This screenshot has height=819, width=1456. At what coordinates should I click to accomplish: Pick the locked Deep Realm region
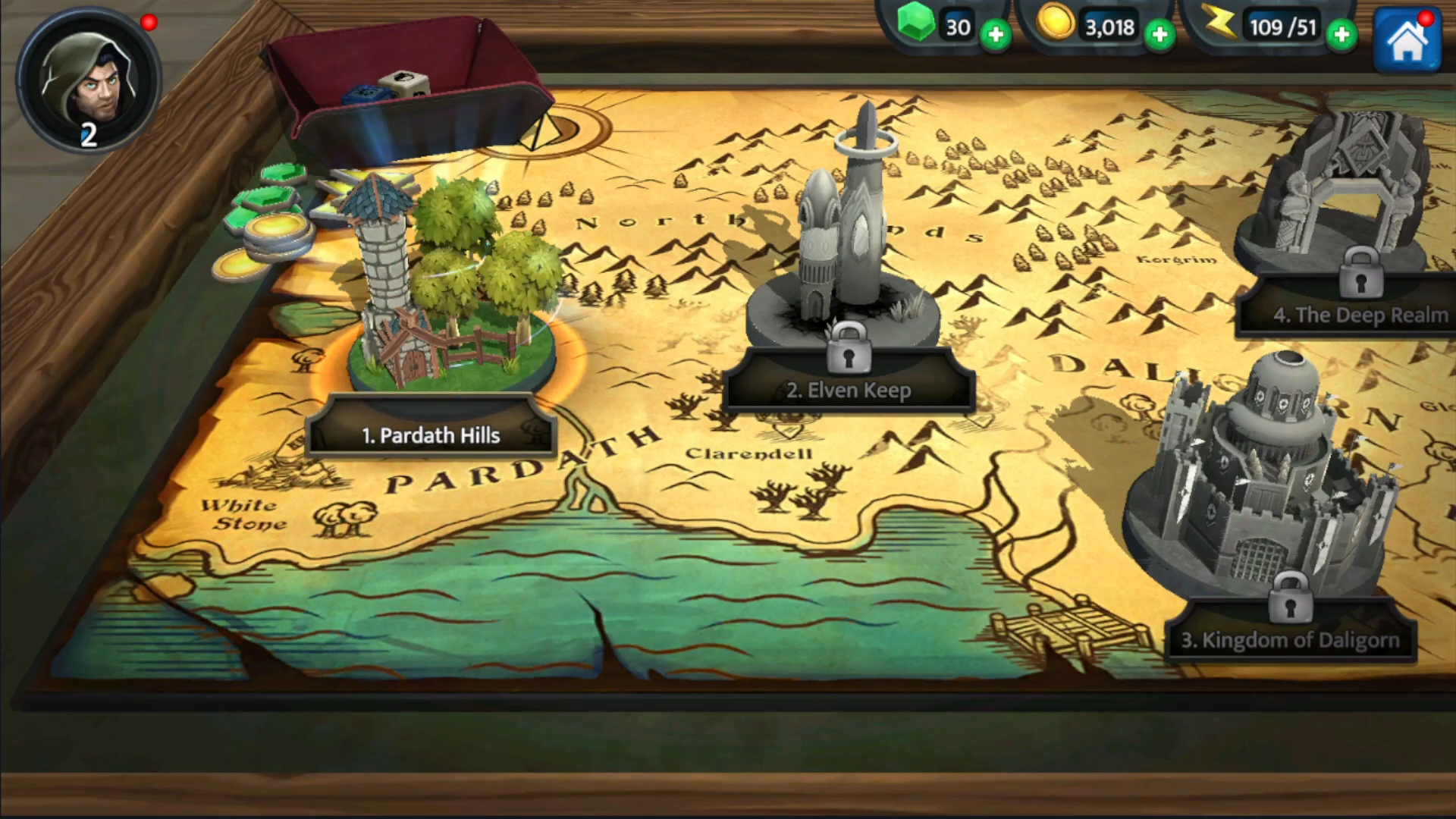point(1360,314)
